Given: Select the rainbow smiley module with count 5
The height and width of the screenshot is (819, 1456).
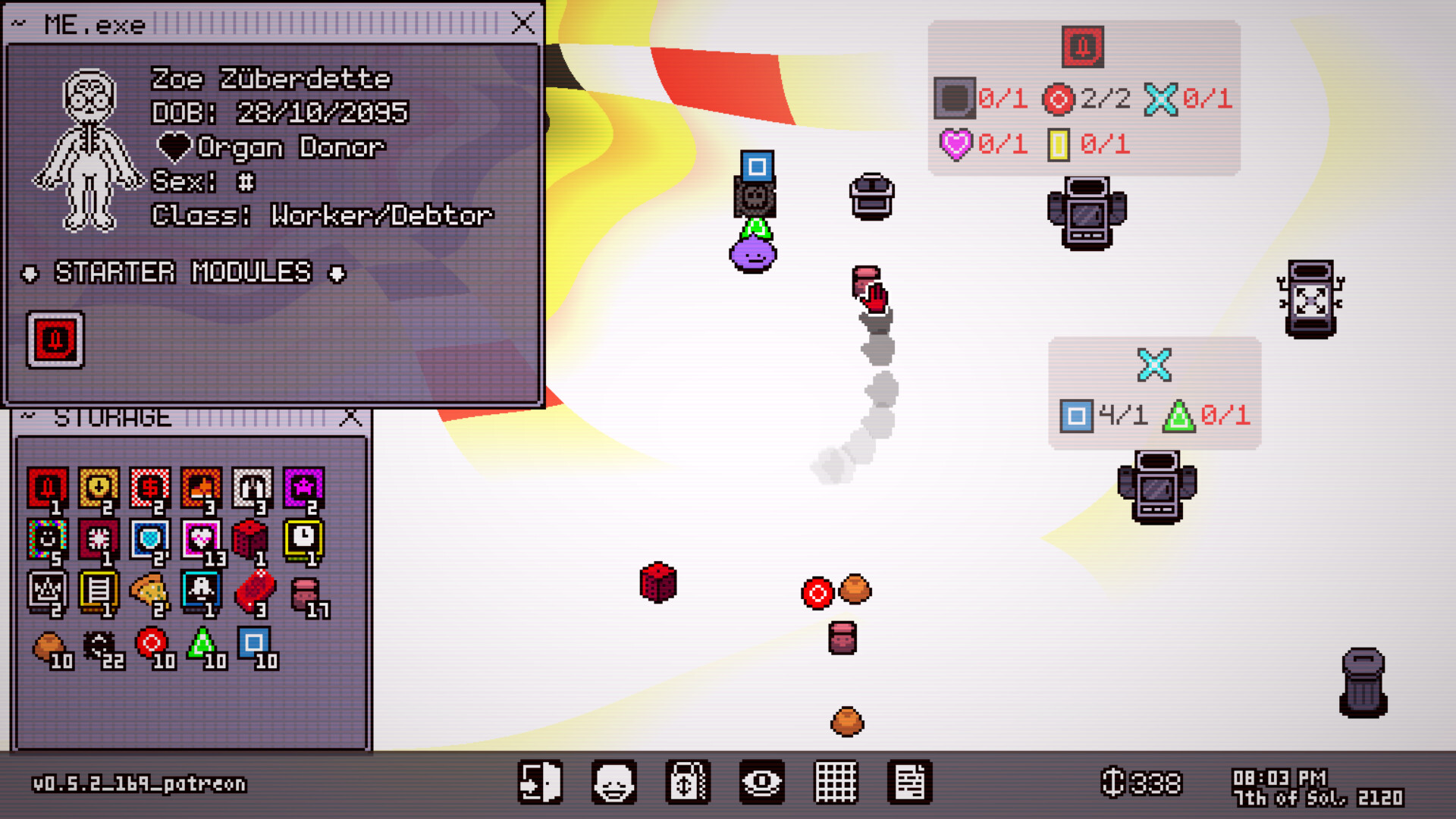Looking at the screenshot, I should 47,540.
